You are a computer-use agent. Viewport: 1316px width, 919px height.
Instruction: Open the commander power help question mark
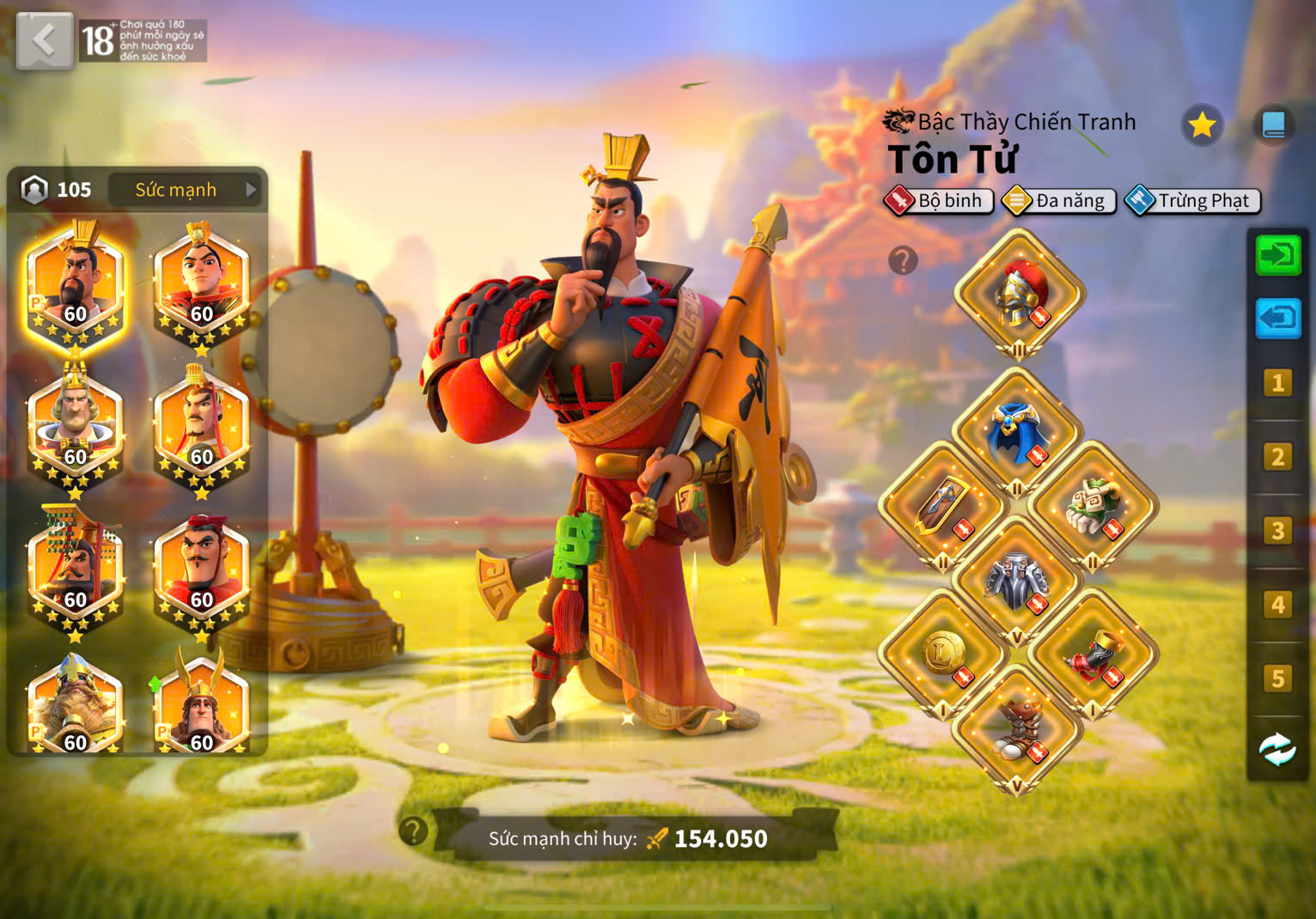413,831
